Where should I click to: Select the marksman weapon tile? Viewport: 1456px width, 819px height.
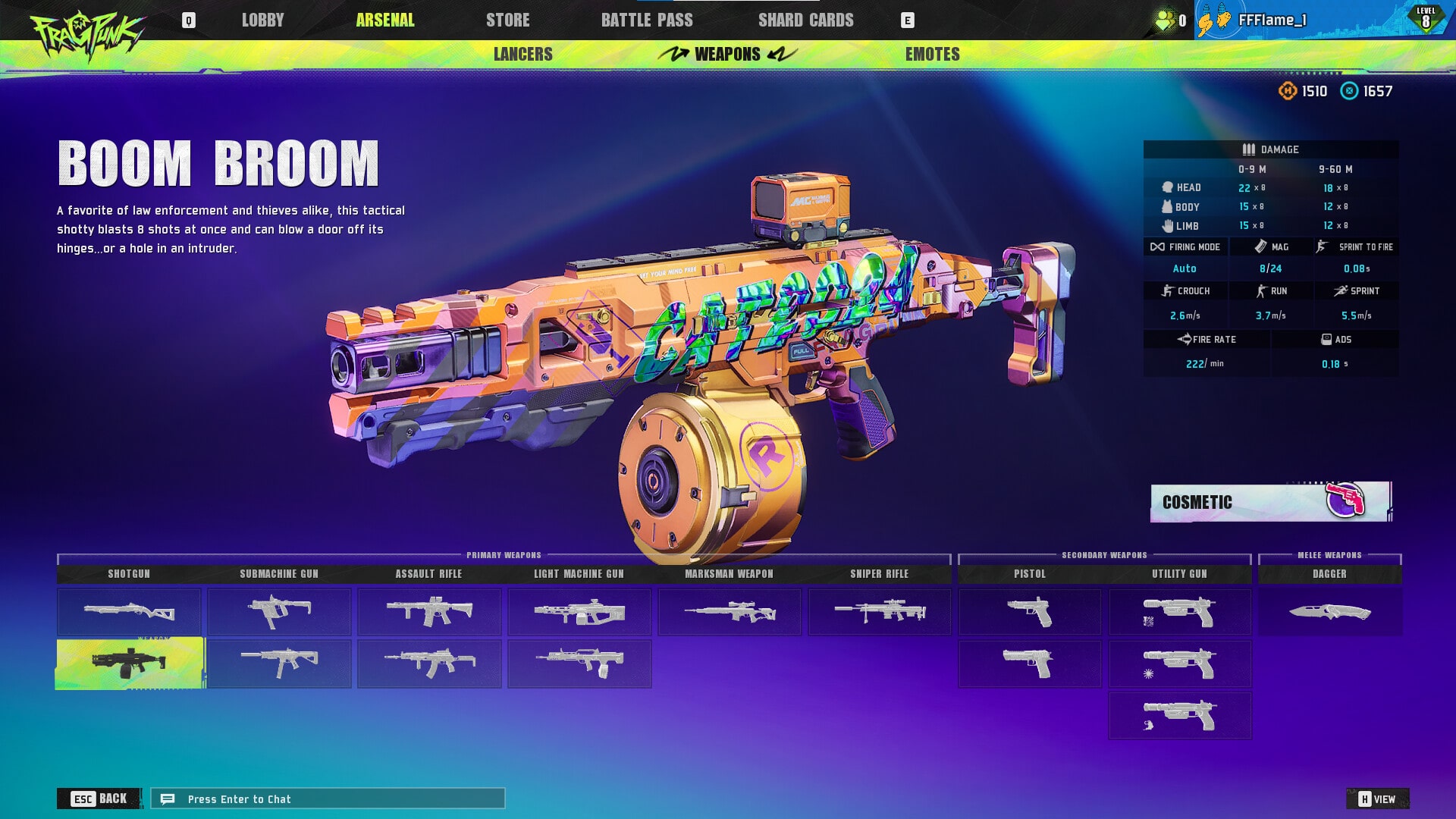tap(729, 612)
